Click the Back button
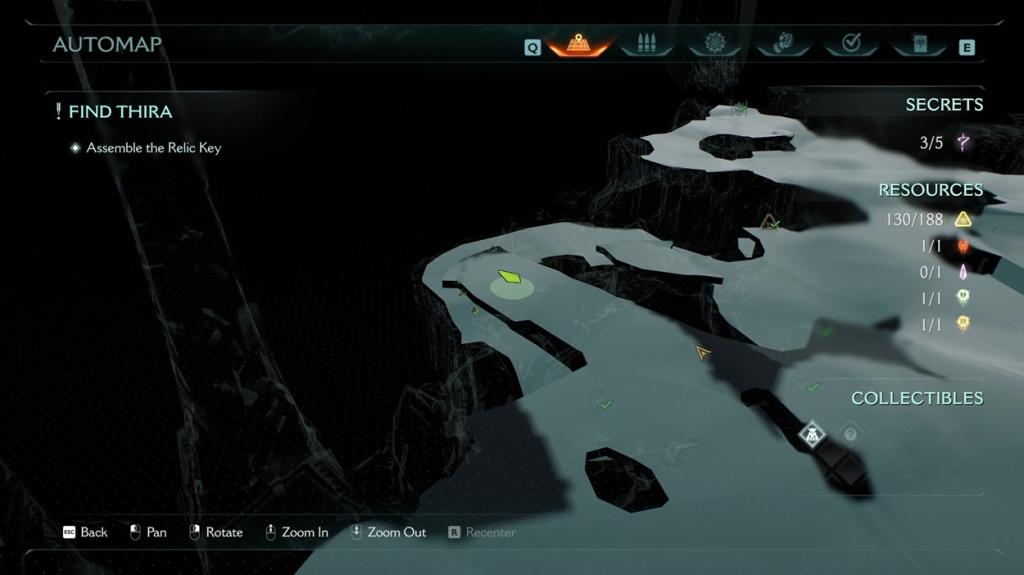This screenshot has width=1024, height=575. coord(86,532)
